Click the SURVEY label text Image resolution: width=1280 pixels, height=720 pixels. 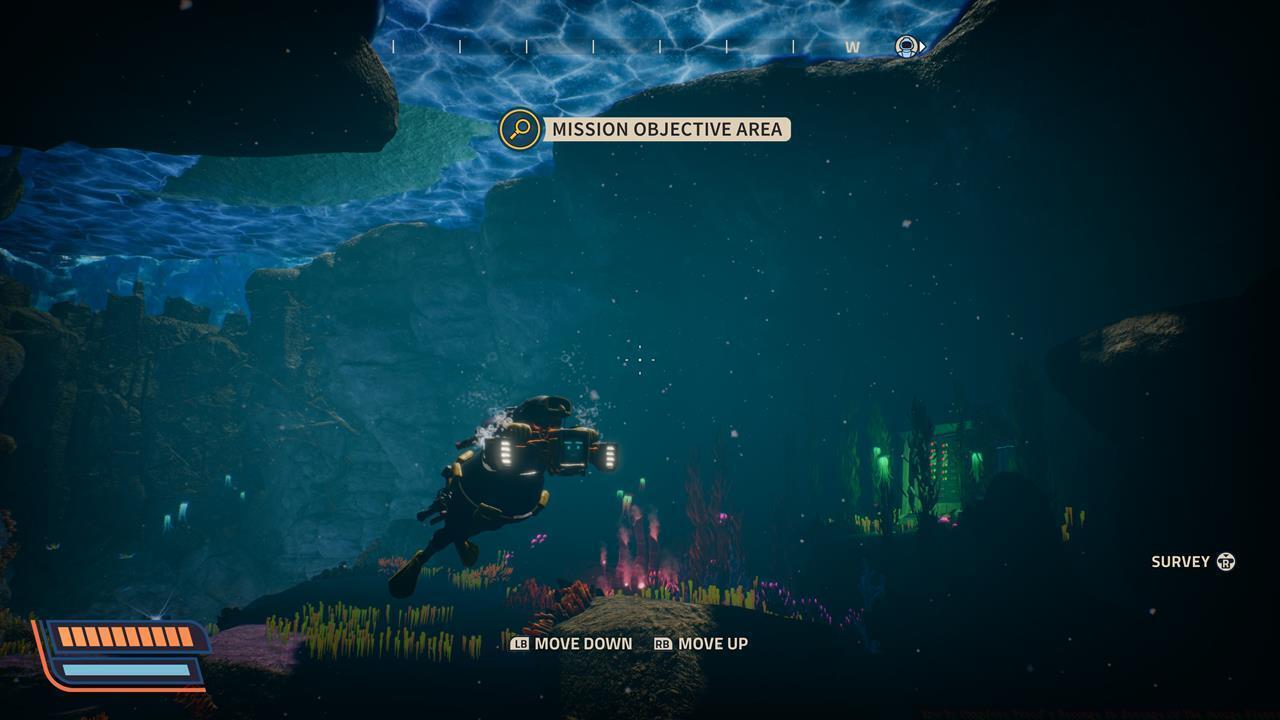click(x=1183, y=562)
